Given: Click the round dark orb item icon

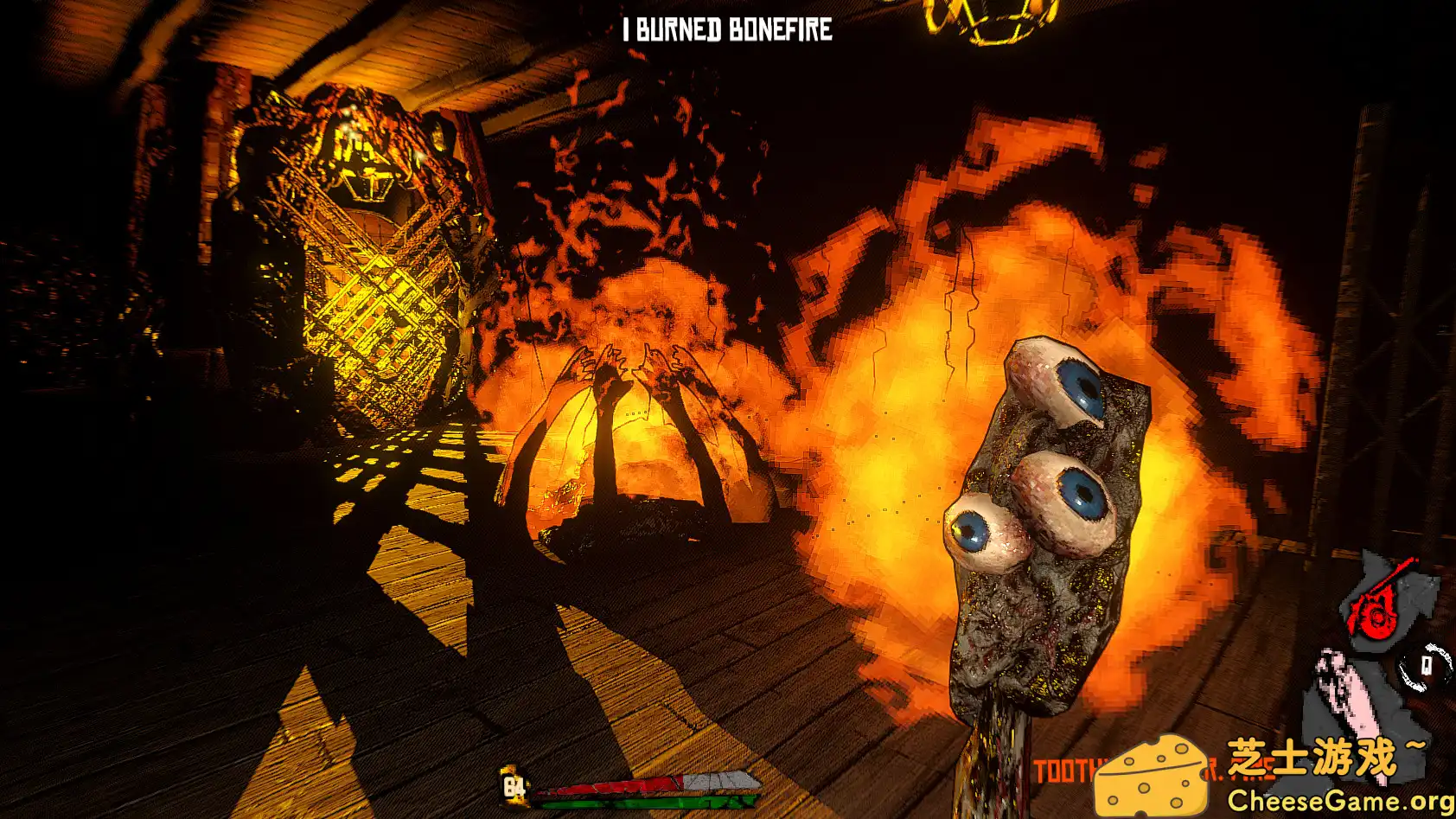Looking at the screenshot, I should pos(1425,667).
